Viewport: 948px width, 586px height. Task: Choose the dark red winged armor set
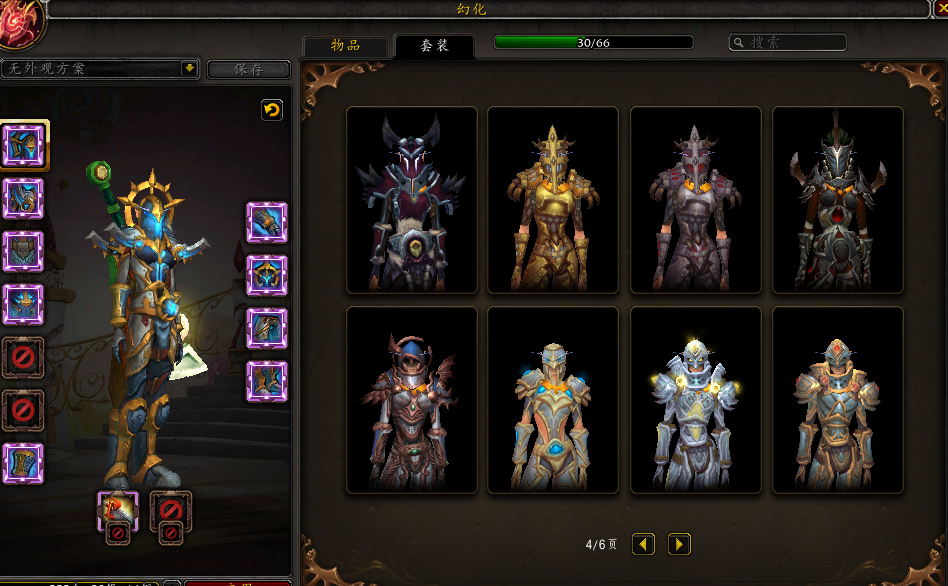click(412, 200)
